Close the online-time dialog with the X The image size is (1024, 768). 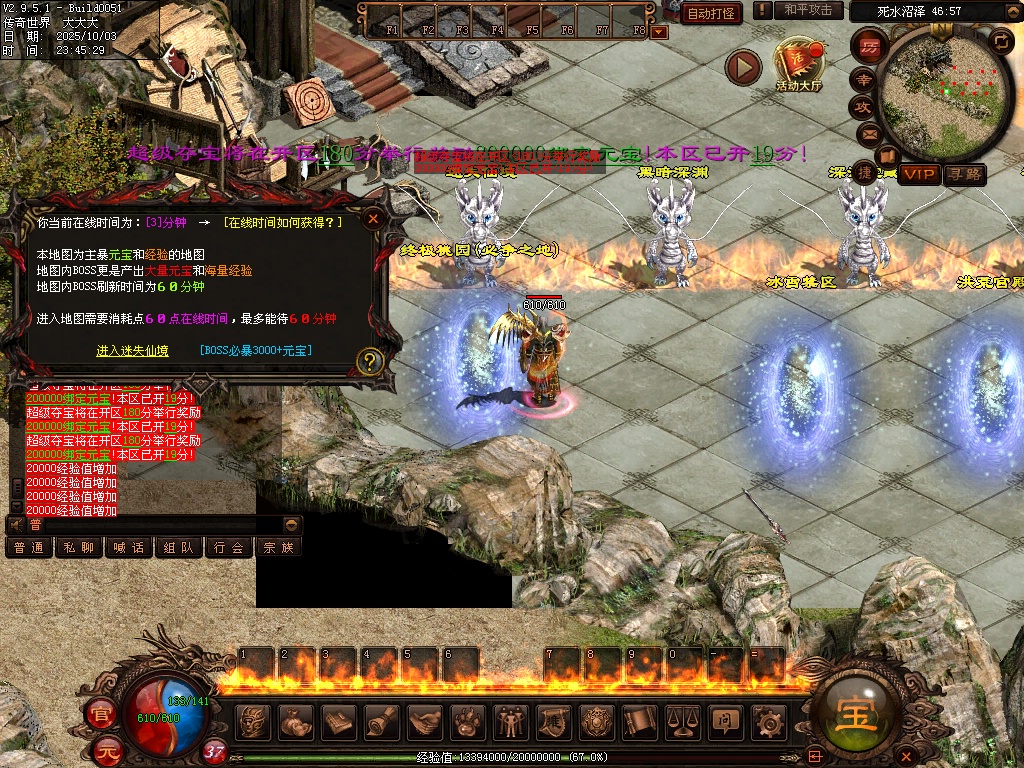[373, 218]
